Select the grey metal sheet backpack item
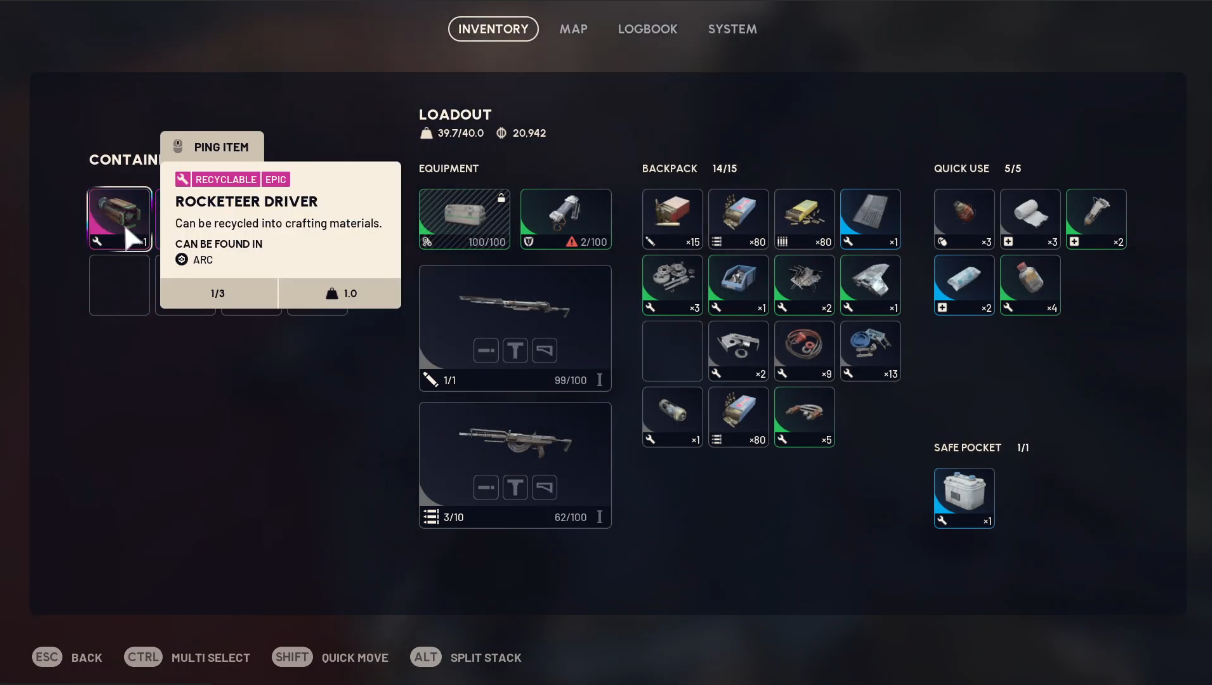The height and width of the screenshot is (685, 1212). pos(870,219)
